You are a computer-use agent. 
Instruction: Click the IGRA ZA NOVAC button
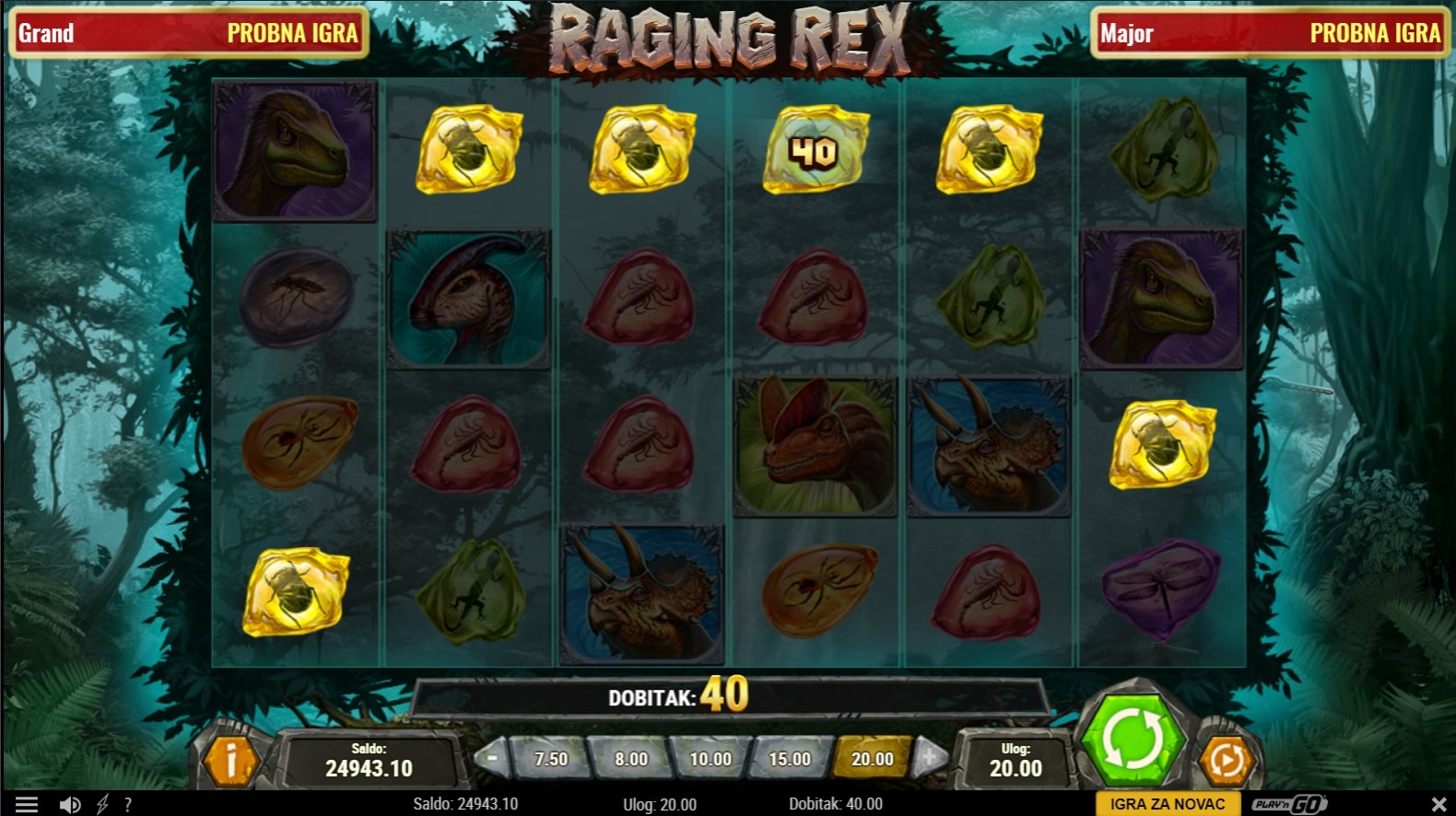(x=1168, y=804)
